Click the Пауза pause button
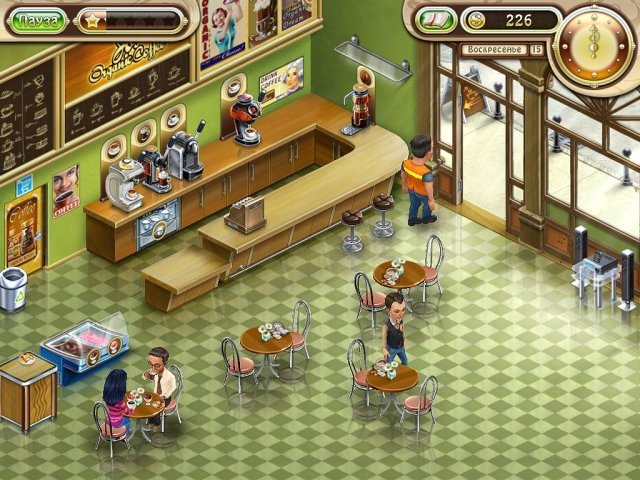The width and height of the screenshot is (640, 480). tap(40, 19)
